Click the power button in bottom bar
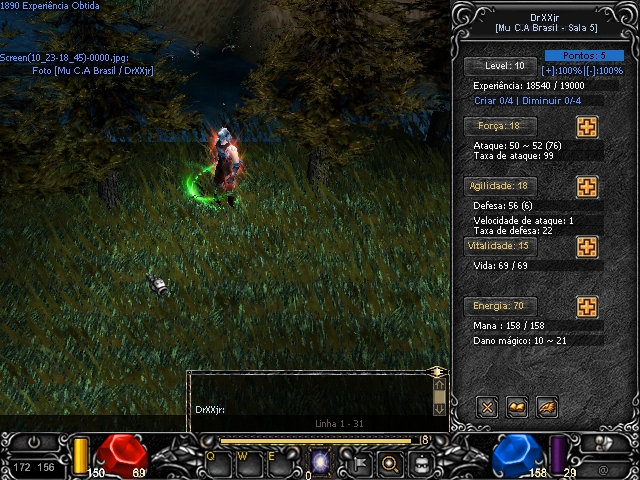The image size is (640, 480). [35, 442]
